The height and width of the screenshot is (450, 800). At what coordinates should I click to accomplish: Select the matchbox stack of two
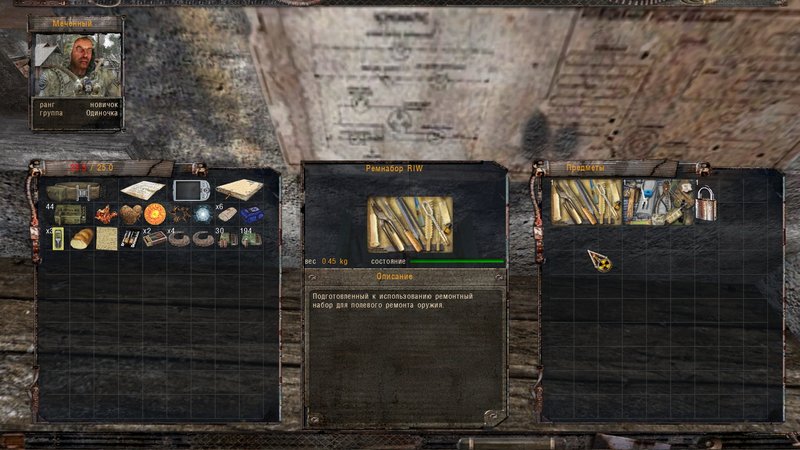154,239
